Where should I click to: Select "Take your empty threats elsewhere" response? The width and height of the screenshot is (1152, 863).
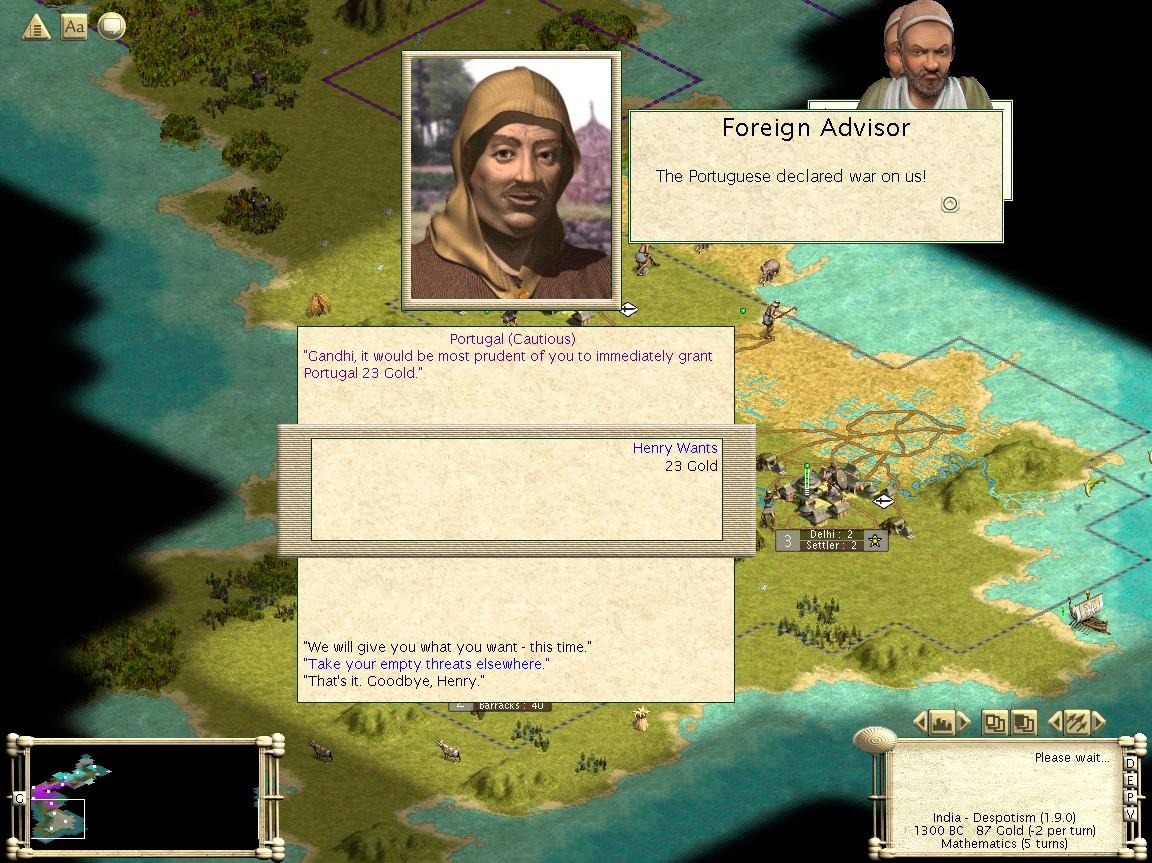click(x=427, y=664)
